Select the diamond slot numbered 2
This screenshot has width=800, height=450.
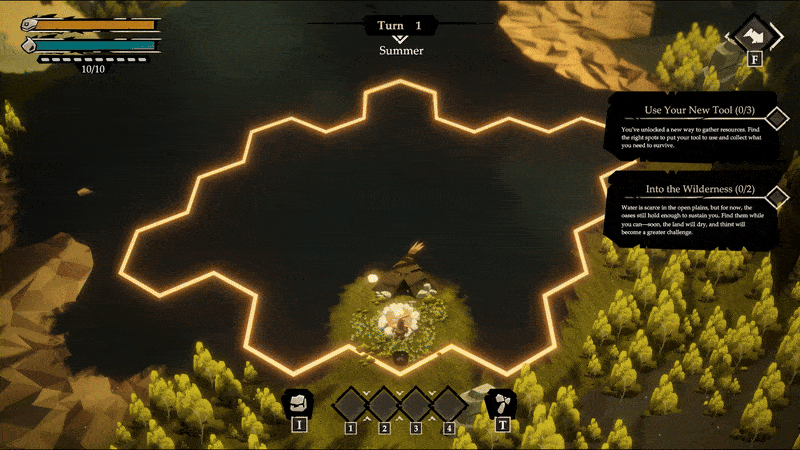point(384,404)
